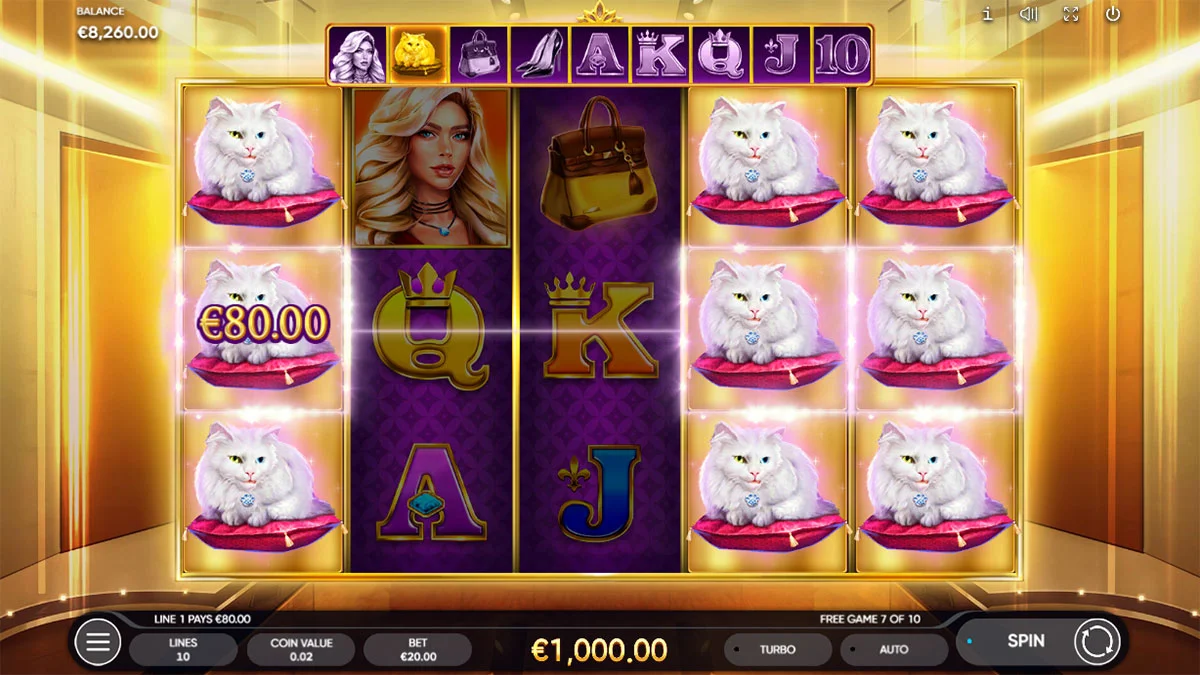This screenshot has height=675, width=1200.
Task: Change the Coin Value
Action: 301,649
